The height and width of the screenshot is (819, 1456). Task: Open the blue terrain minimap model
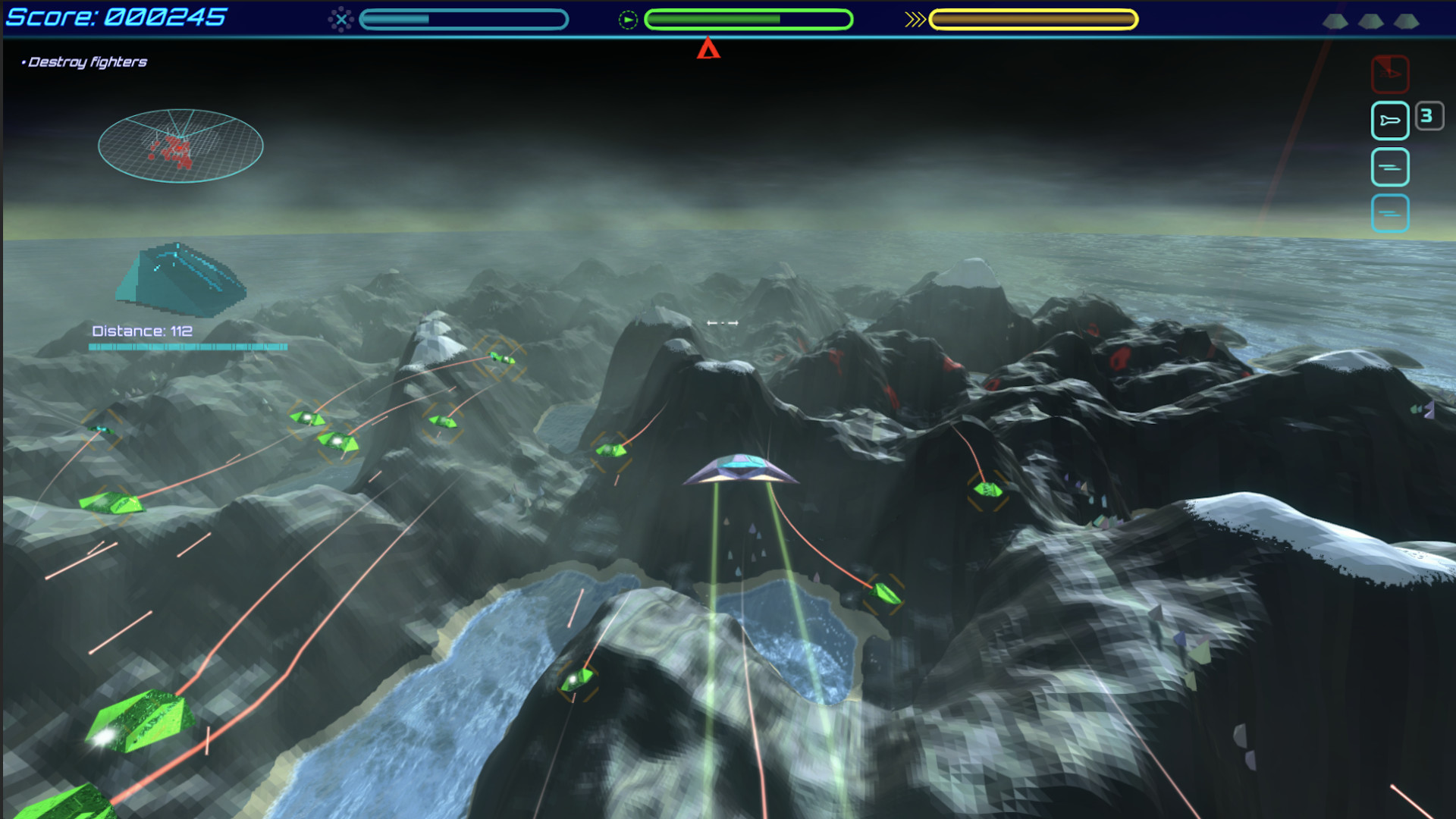[x=182, y=281]
